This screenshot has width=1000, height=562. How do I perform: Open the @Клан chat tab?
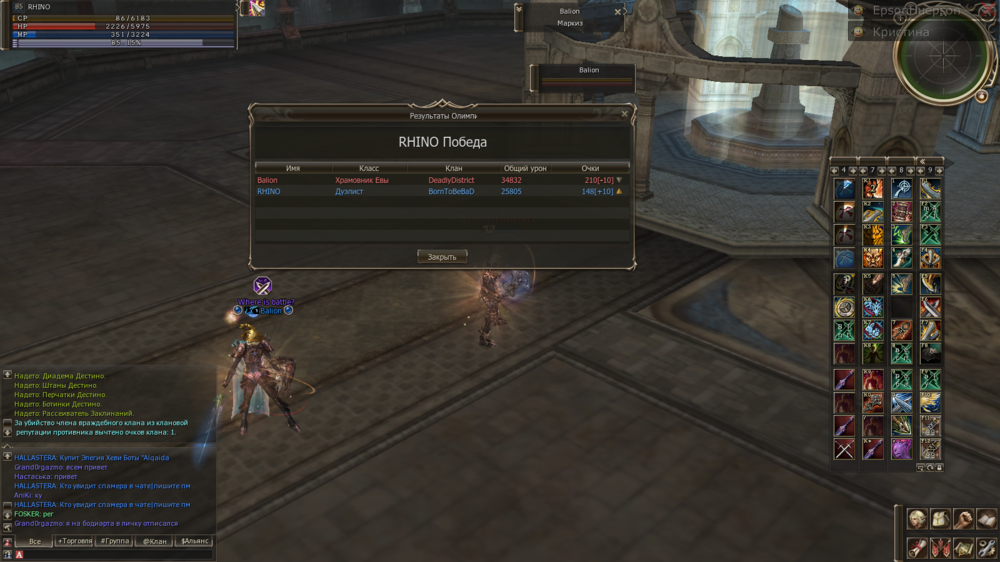click(x=154, y=541)
